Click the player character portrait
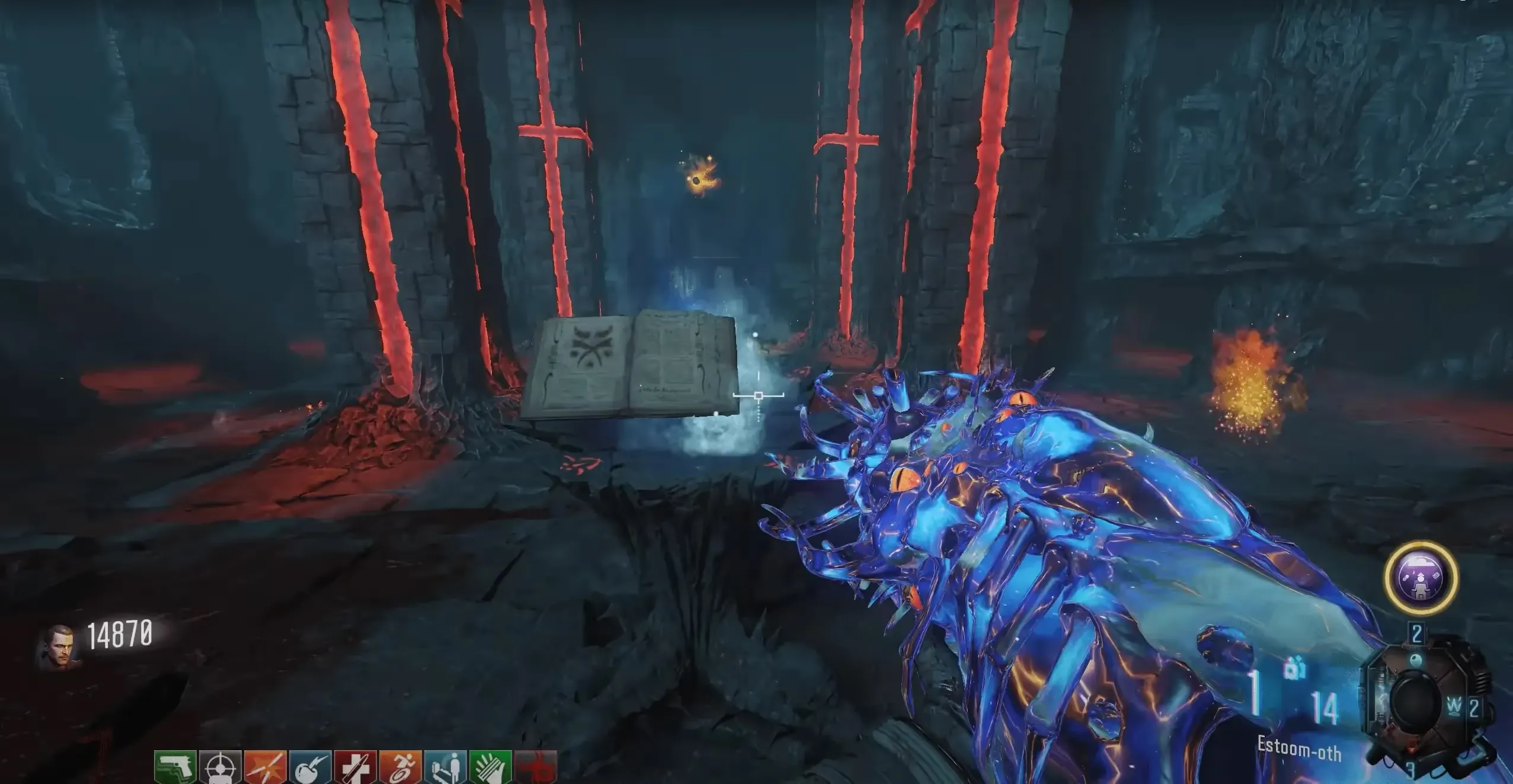1513x784 pixels. [x=58, y=648]
